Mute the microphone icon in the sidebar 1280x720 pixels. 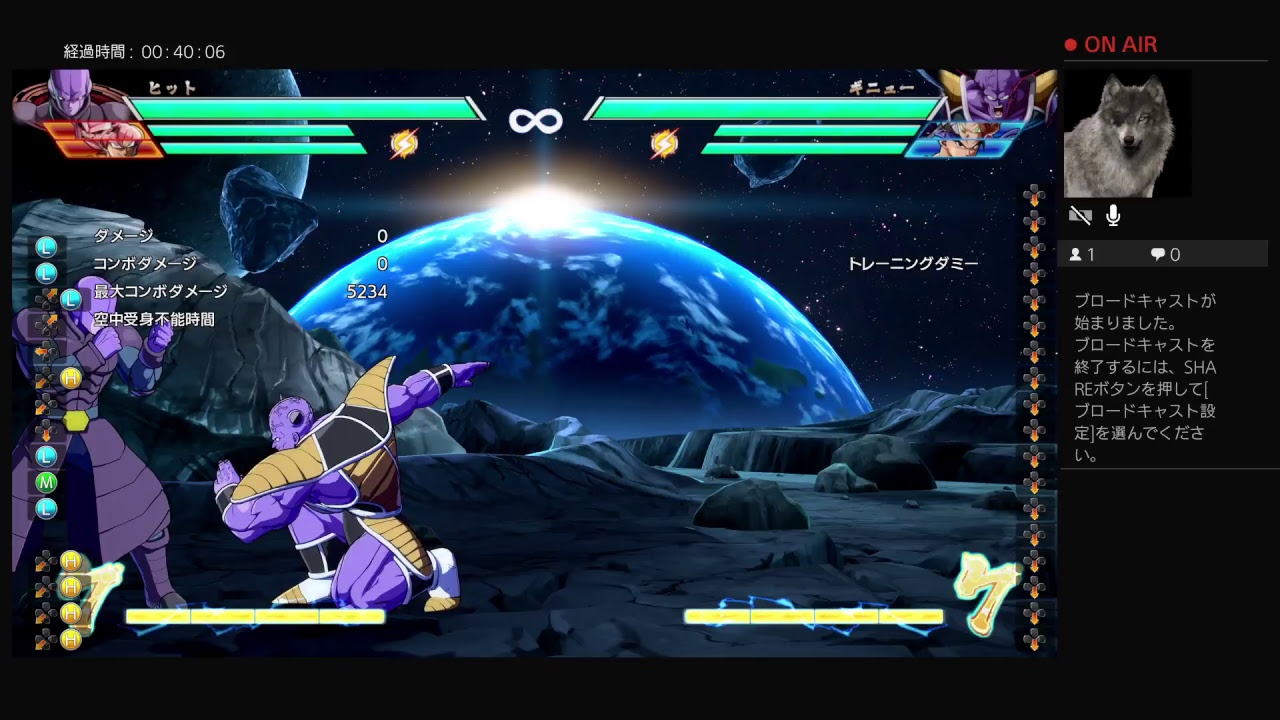(x=1113, y=215)
